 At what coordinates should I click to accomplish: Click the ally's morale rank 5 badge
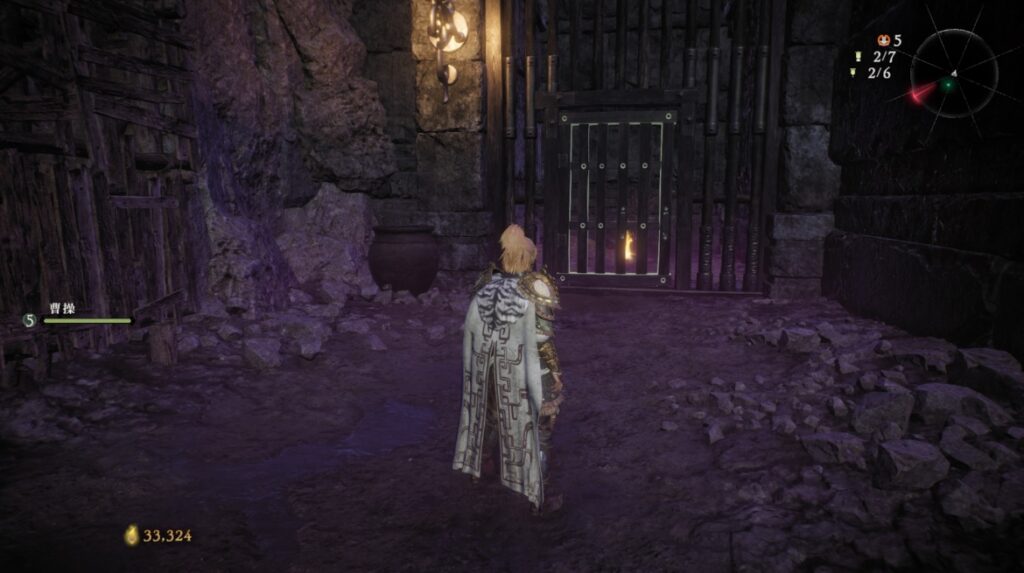click(29, 320)
